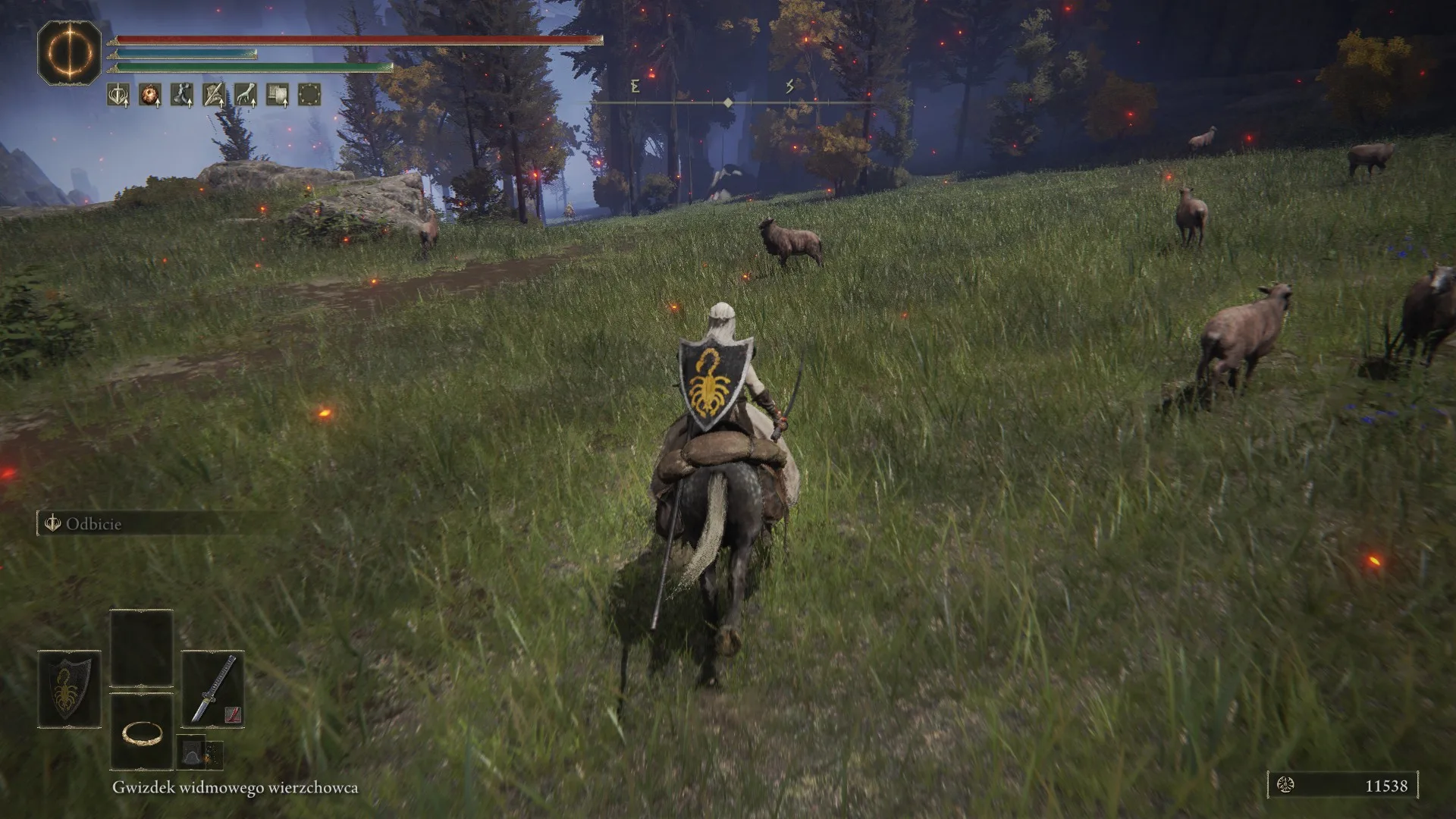Click the Odbicie skill label
The width and height of the screenshot is (1456, 819).
[x=93, y=524]
